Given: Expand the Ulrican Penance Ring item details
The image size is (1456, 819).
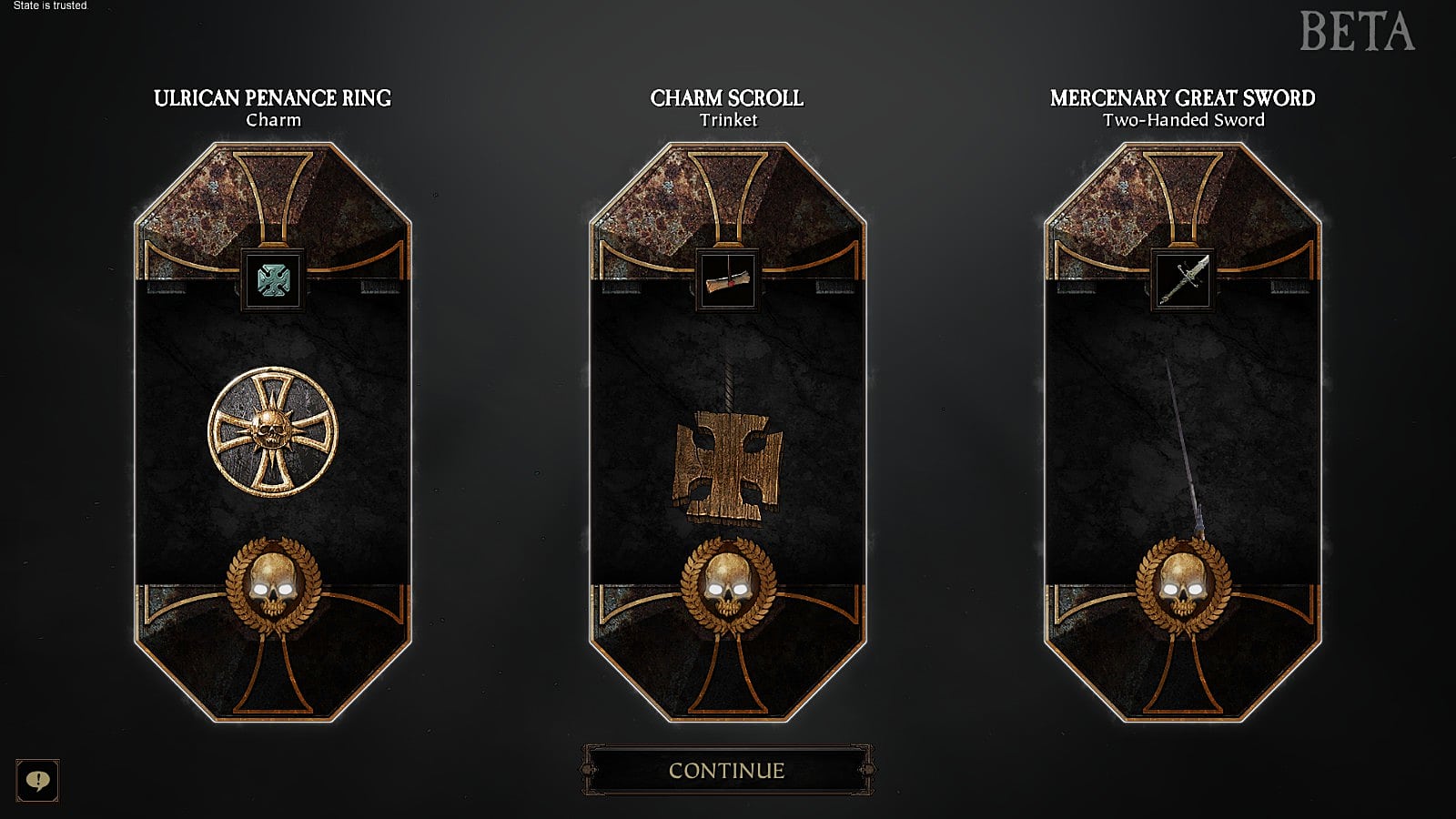Looking at the screenshot, I should tap(274, 280).
